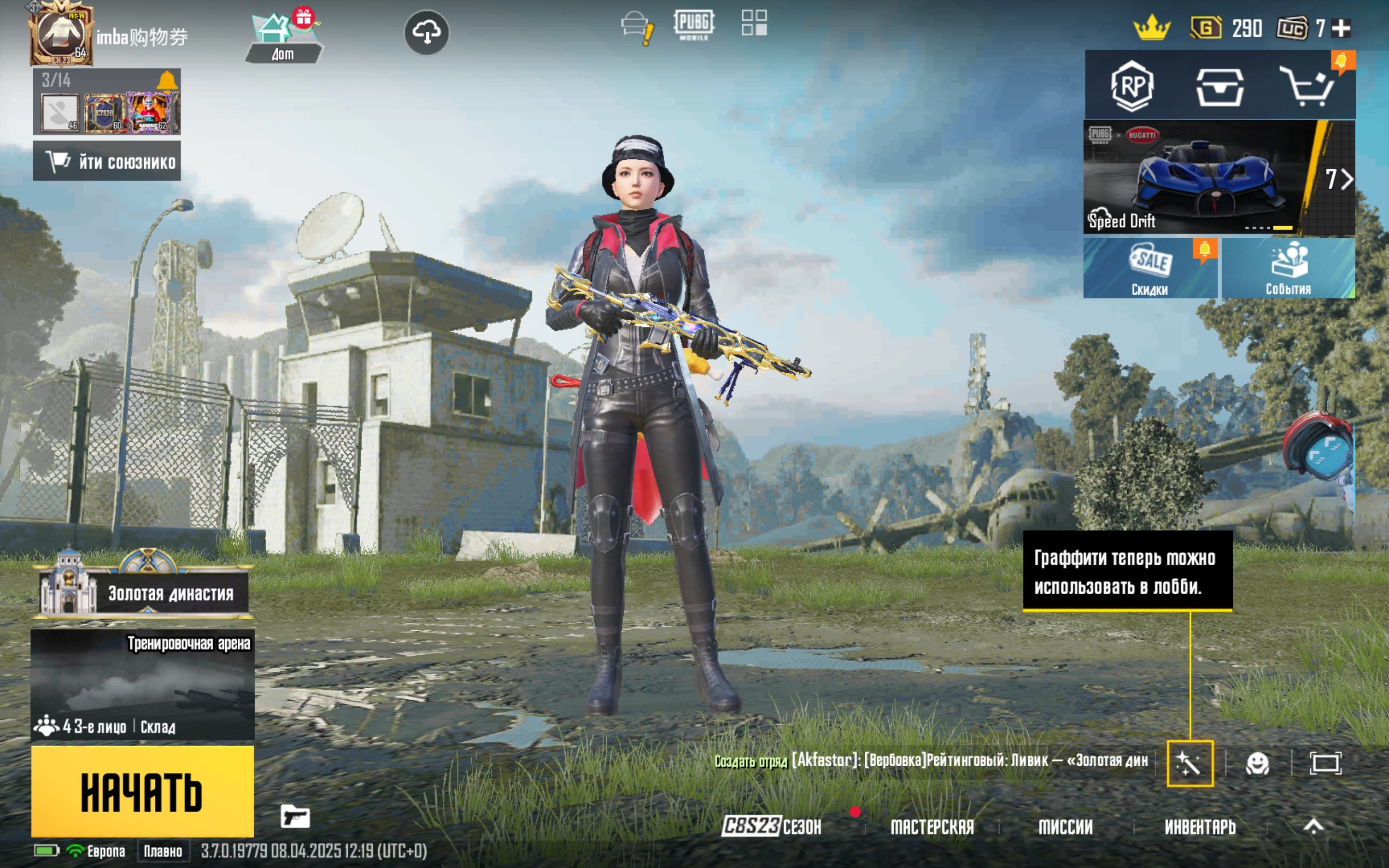Open the emote smiley icon
Image resolution: width=1389 pixels, height=868 pixels.
[1257, 763]
